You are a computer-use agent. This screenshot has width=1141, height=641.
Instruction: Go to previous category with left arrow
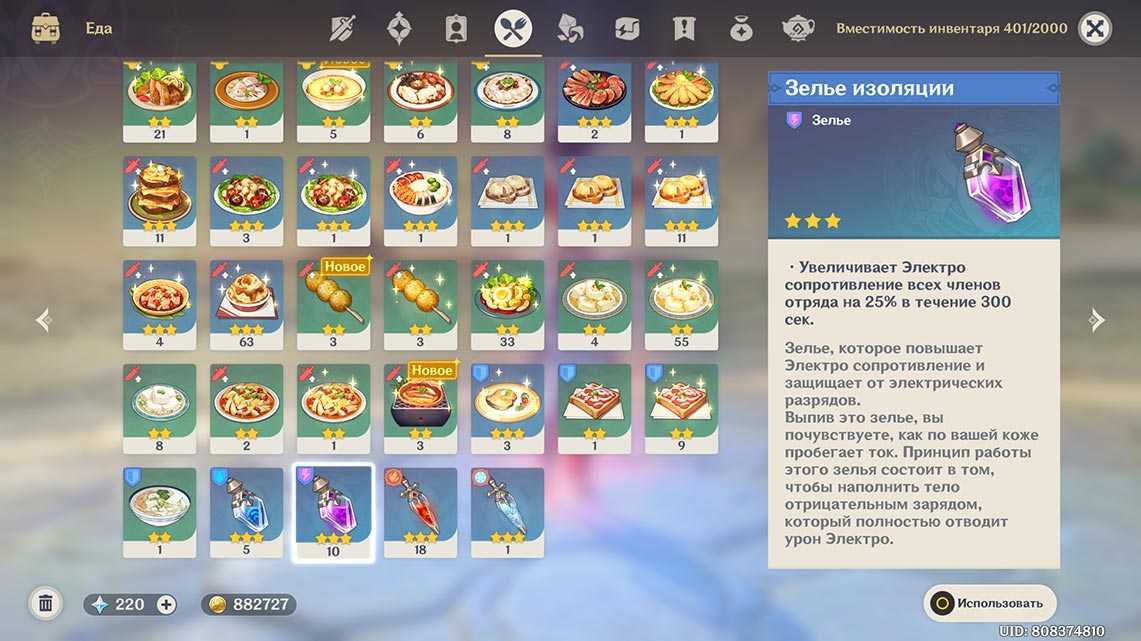pos(43,320)
